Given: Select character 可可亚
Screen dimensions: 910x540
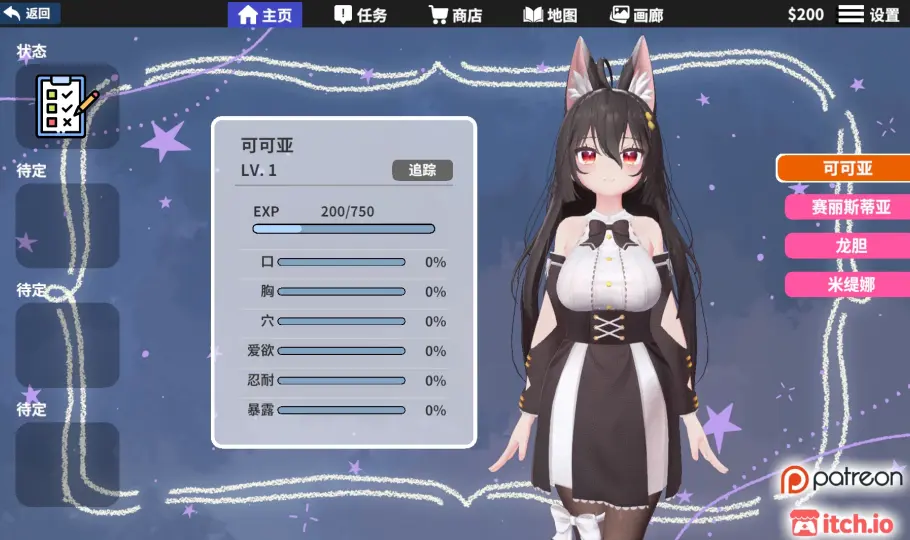Looking at the screenshot, I should (847, 168).
